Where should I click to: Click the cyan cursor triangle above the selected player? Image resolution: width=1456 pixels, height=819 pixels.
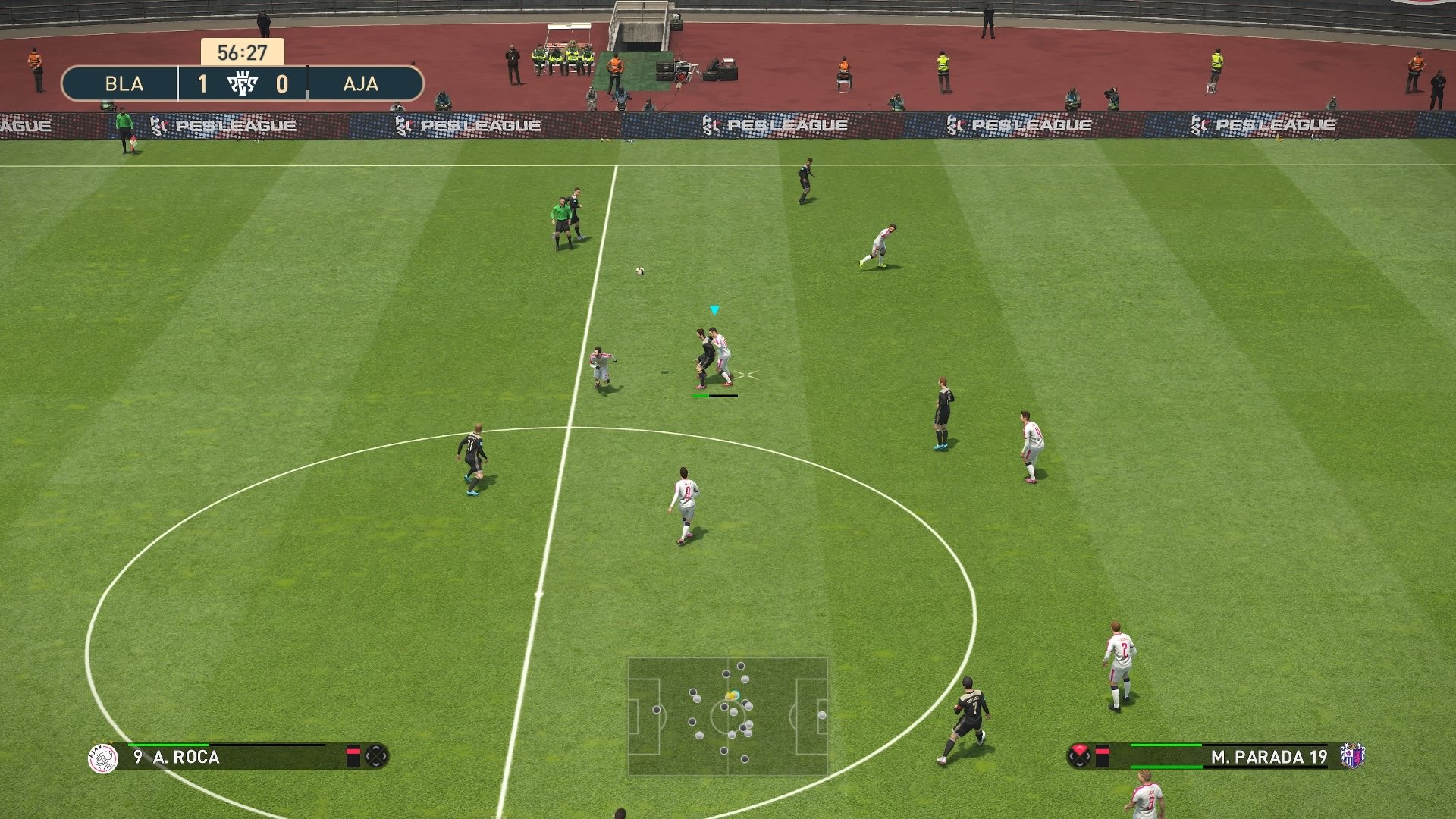click(713, 310)
